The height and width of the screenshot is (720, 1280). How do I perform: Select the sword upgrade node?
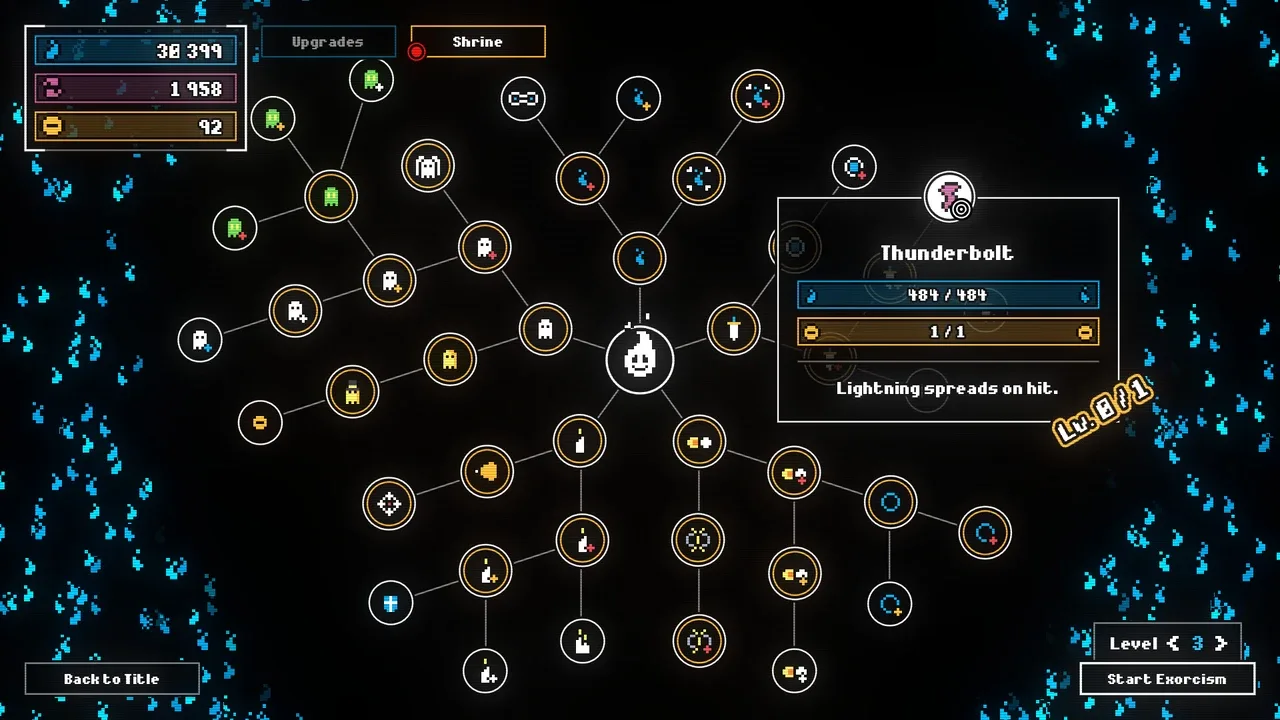coord(734,328)
